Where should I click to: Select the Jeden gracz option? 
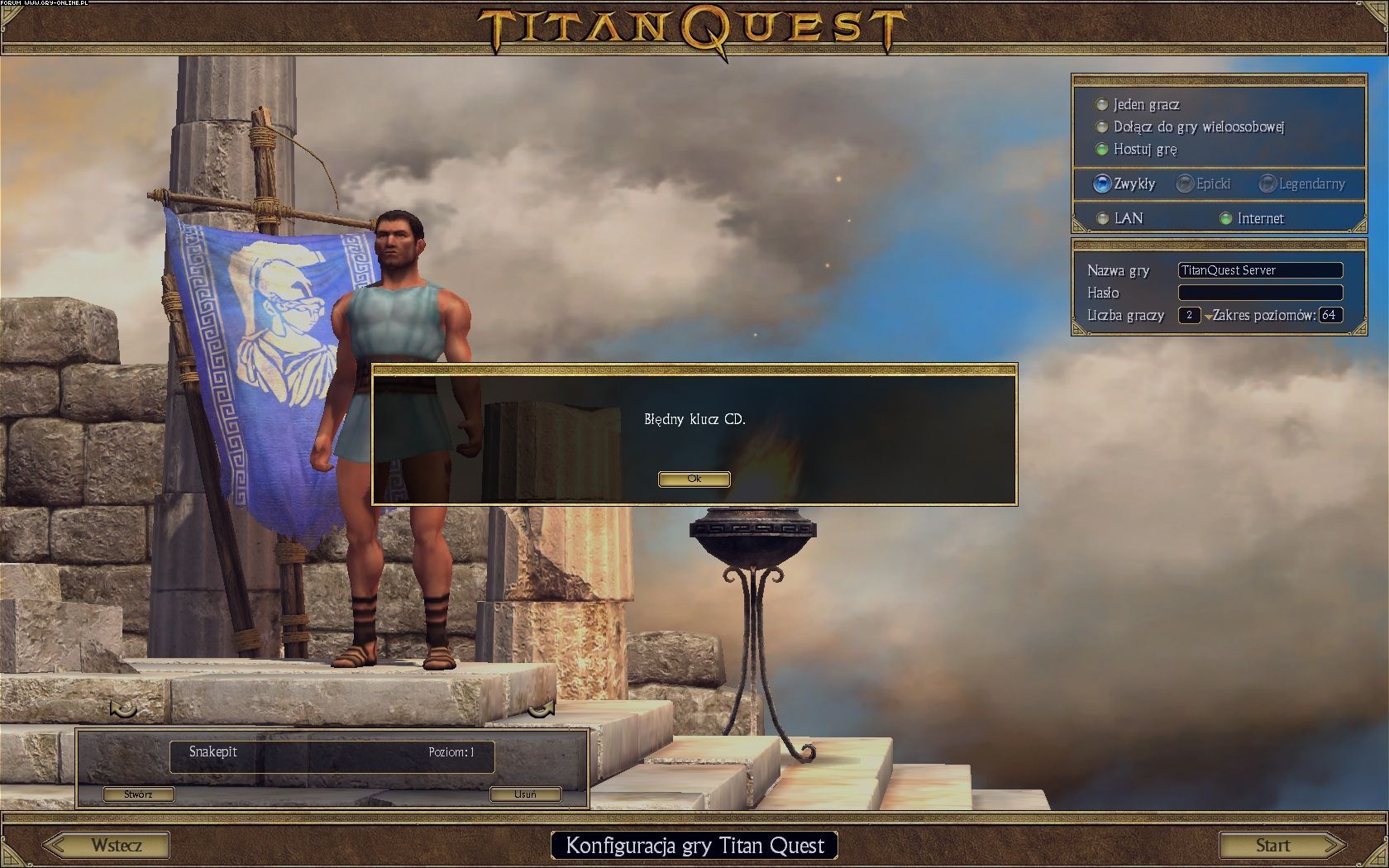click(x=1102, y=105)
